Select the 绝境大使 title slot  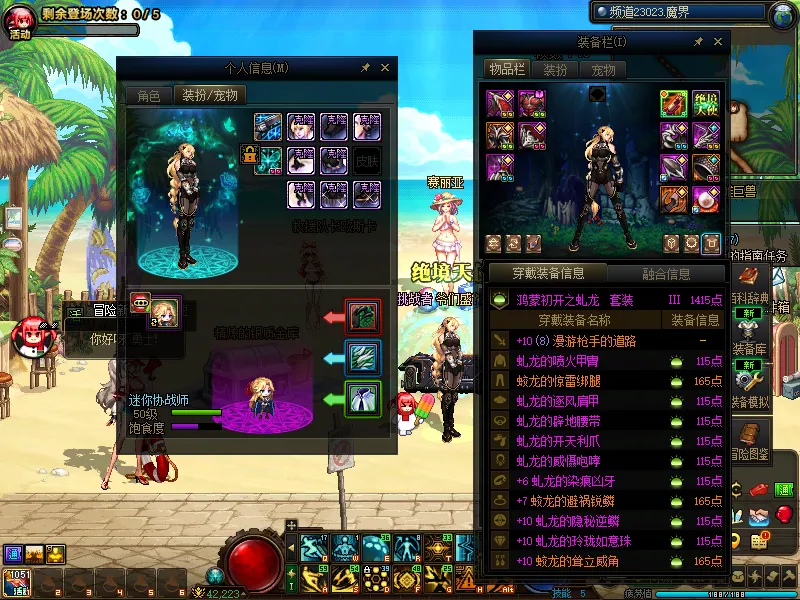coord(706,103)
